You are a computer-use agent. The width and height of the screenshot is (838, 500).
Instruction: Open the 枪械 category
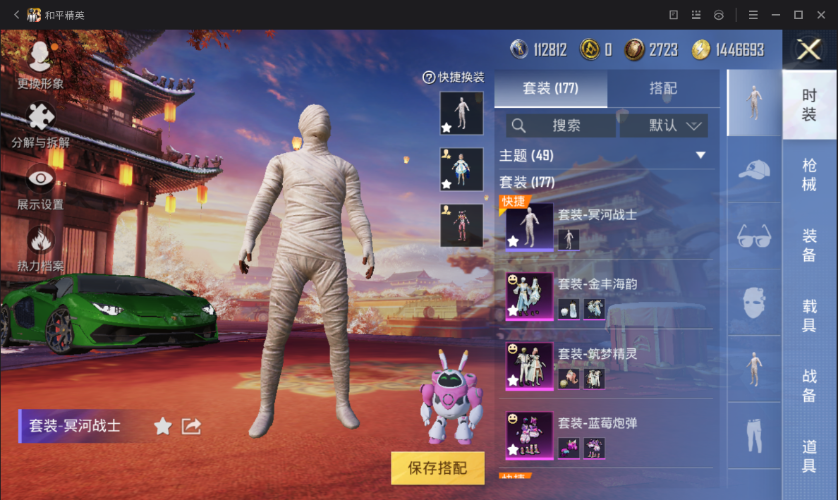[809, 174]
